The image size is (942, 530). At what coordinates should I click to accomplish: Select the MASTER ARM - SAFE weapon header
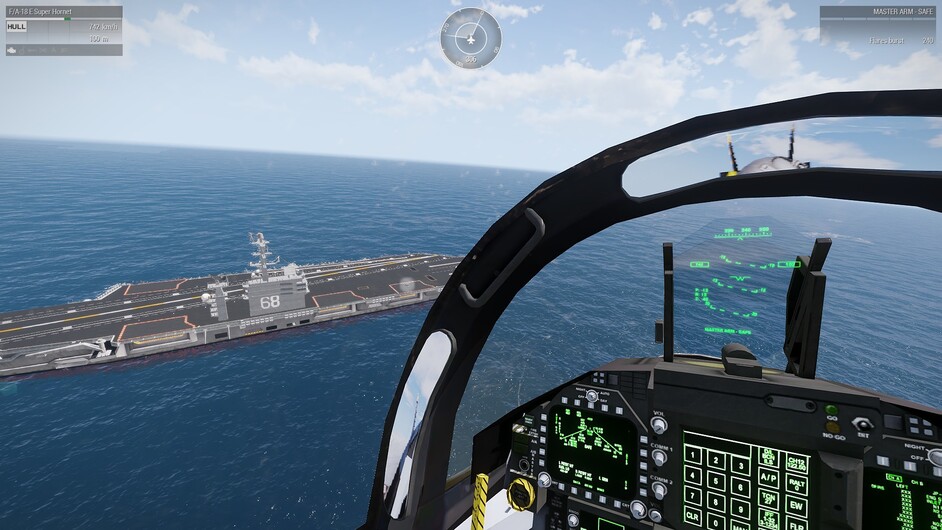(879, 12)
